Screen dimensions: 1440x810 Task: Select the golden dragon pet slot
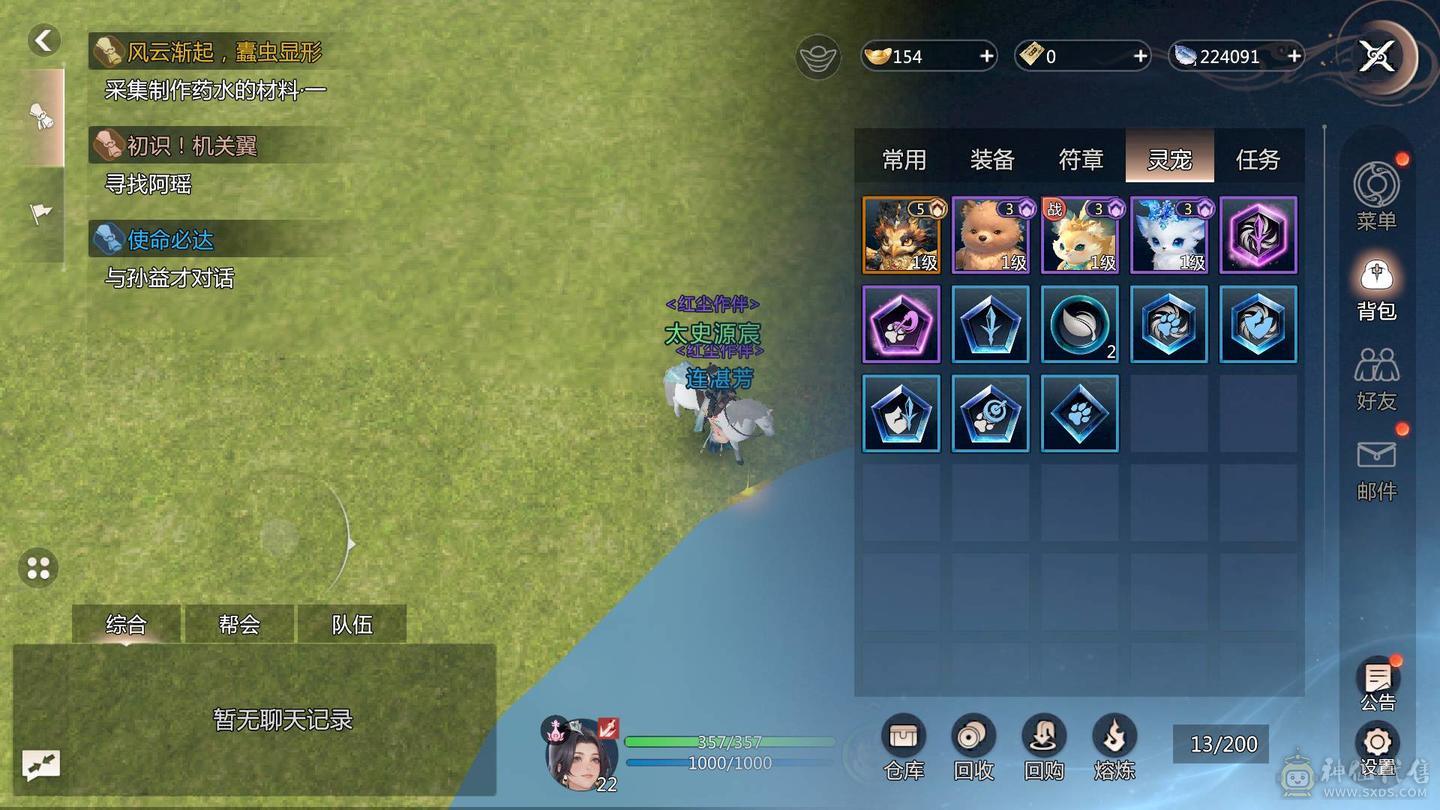[901, 235]
